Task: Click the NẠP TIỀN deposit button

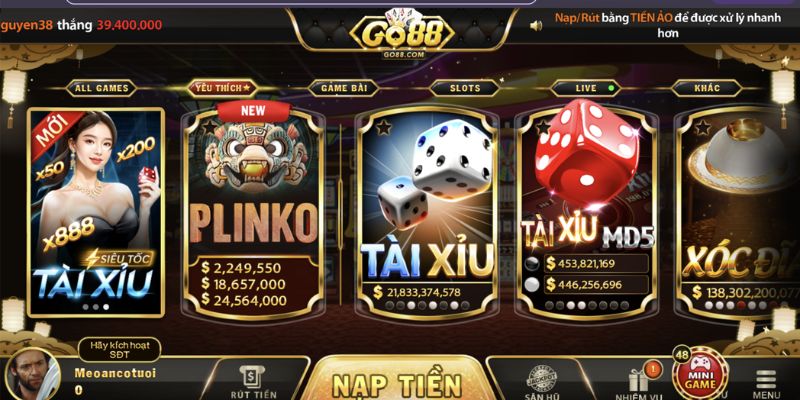Action: tap(397, 384)
